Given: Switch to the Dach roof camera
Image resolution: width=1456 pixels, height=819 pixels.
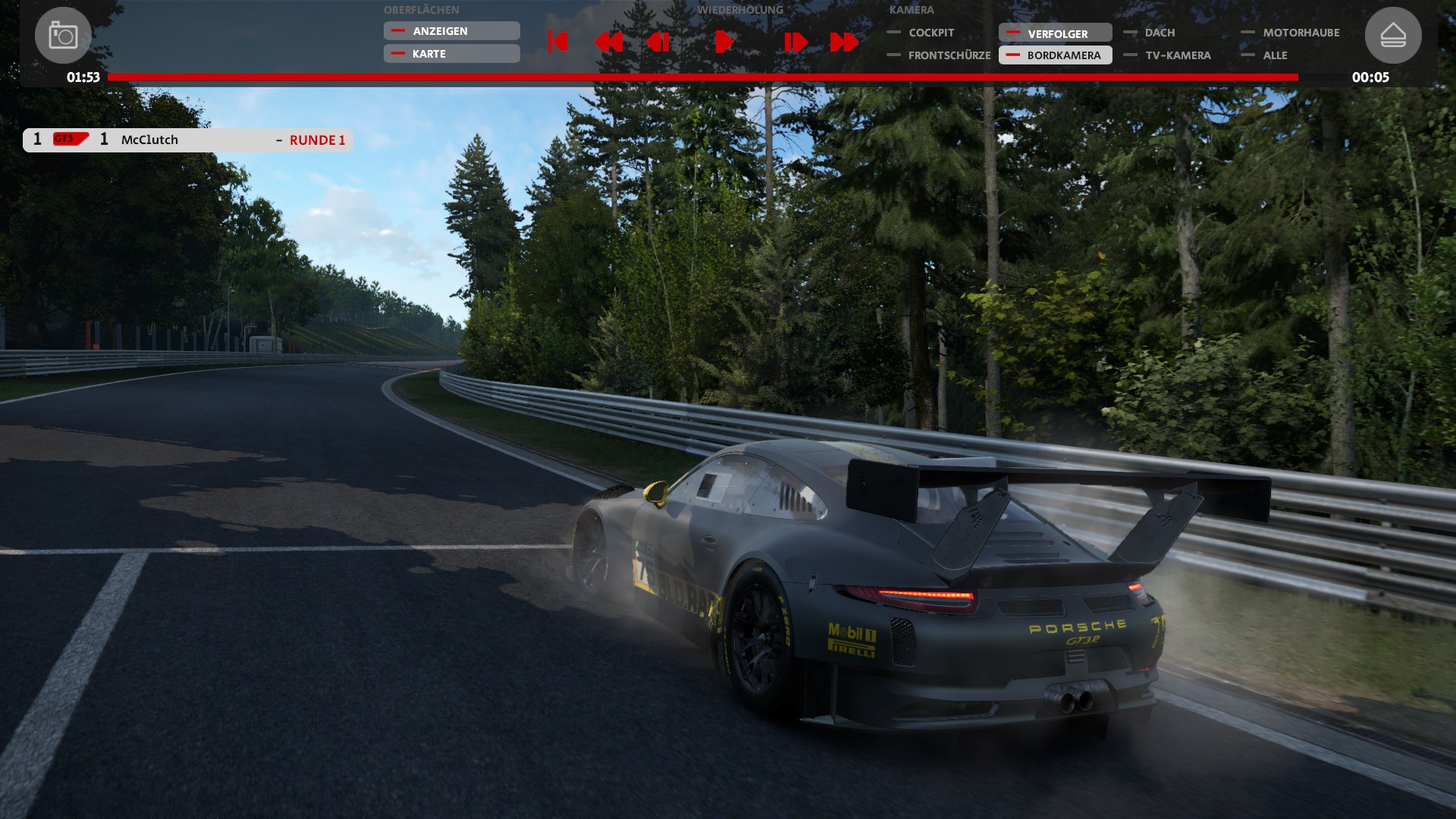Looking at the screenshot, I should (x=1159, y=33).
